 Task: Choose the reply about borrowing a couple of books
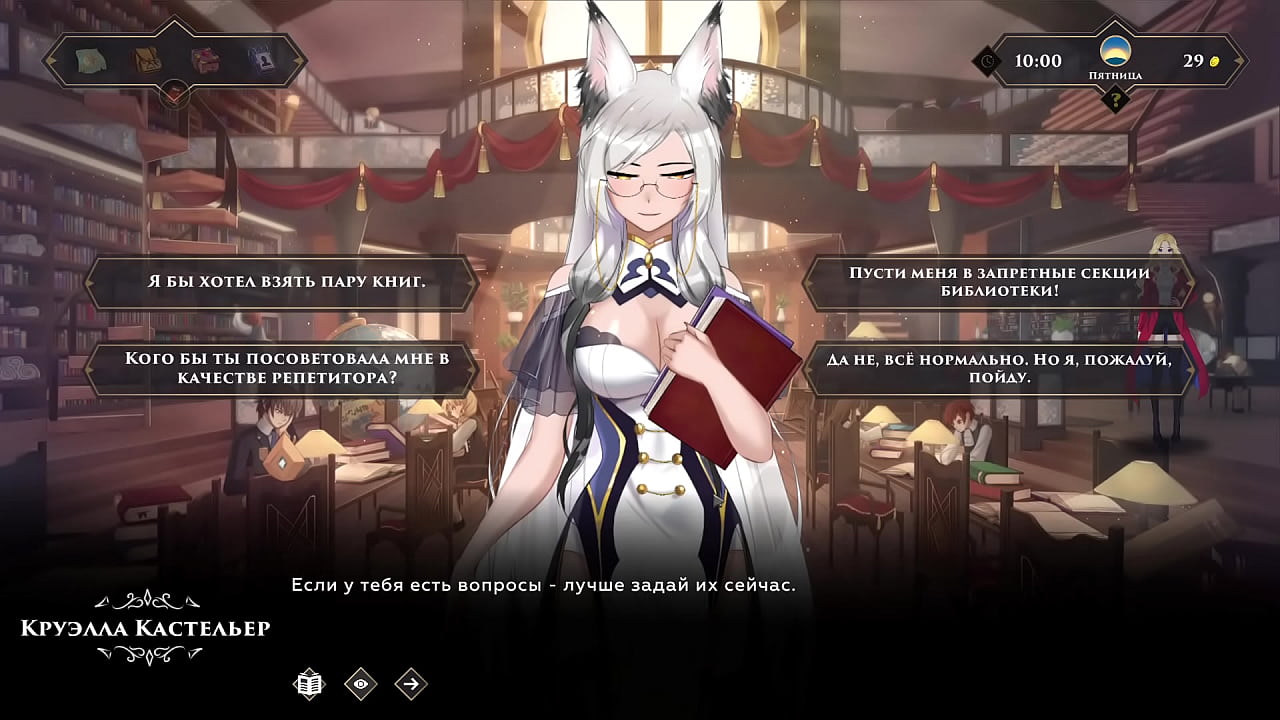pos(286,282)
